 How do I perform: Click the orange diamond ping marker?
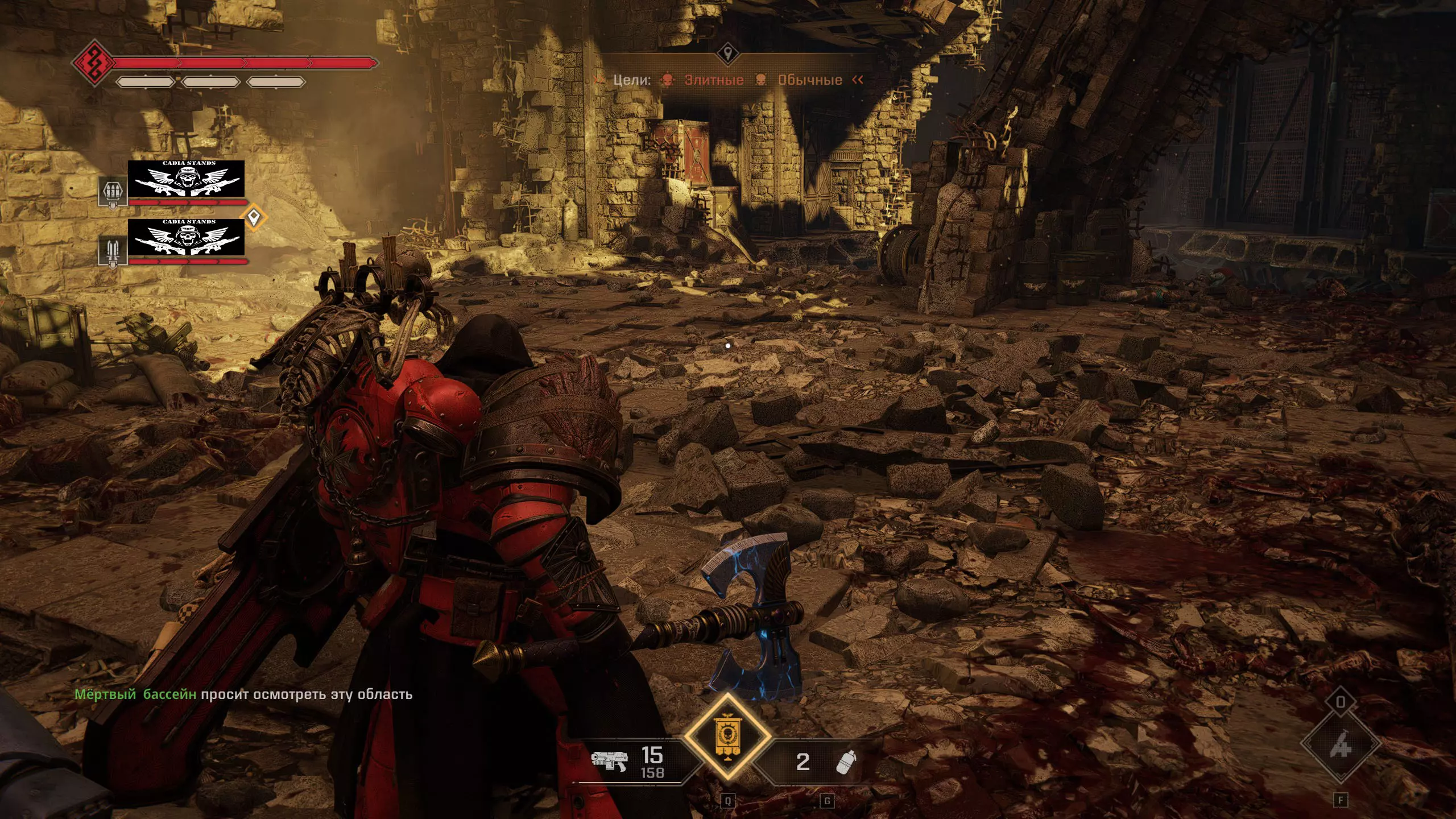[x=254, y=217]
